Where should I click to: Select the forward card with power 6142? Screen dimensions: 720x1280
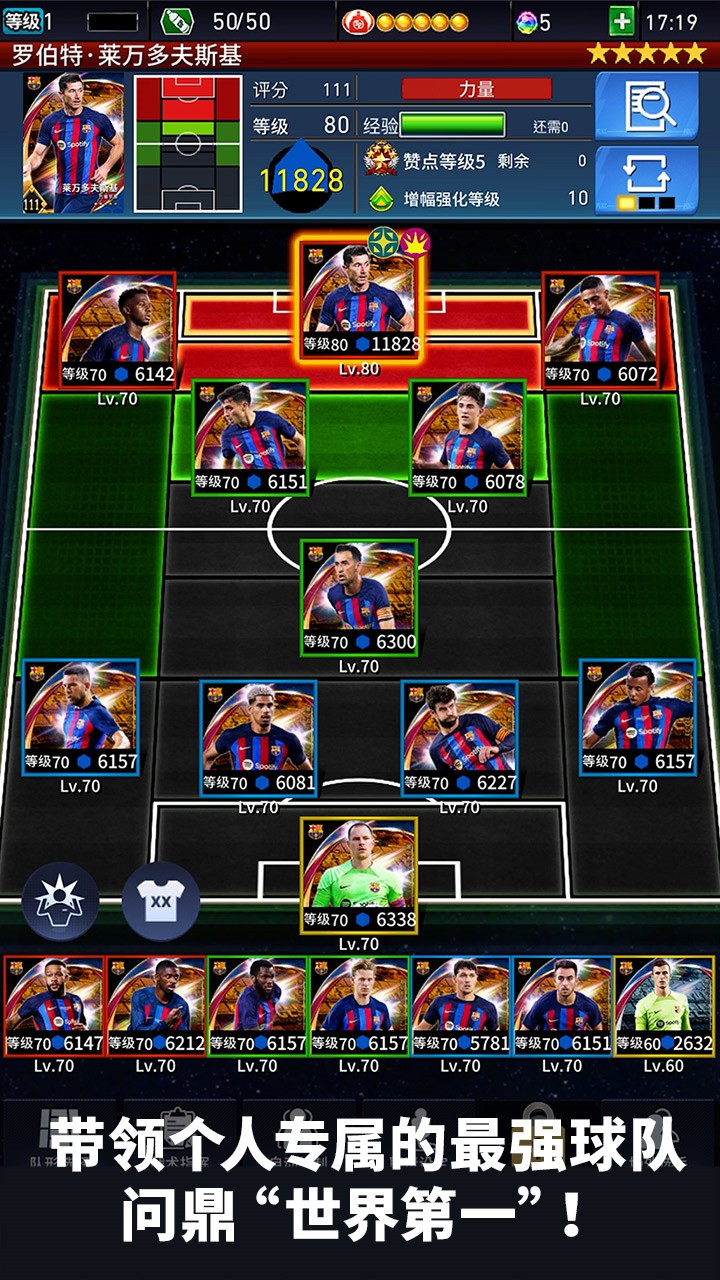point(118,331)
